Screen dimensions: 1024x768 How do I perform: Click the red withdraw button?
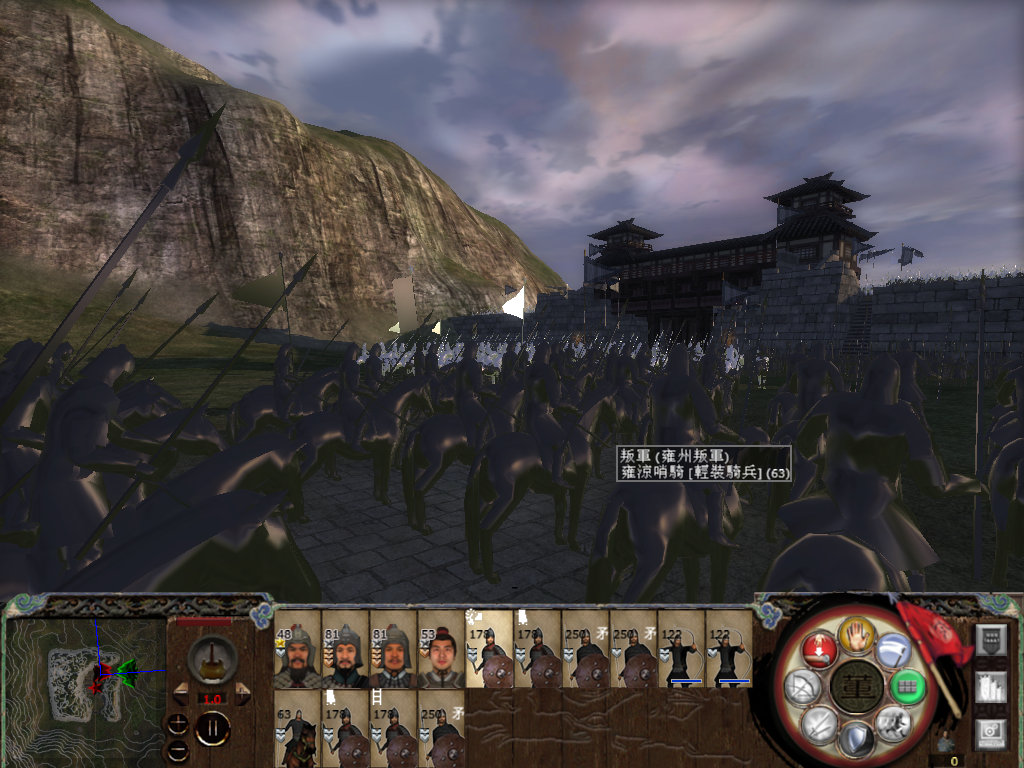tap(819, 650)
